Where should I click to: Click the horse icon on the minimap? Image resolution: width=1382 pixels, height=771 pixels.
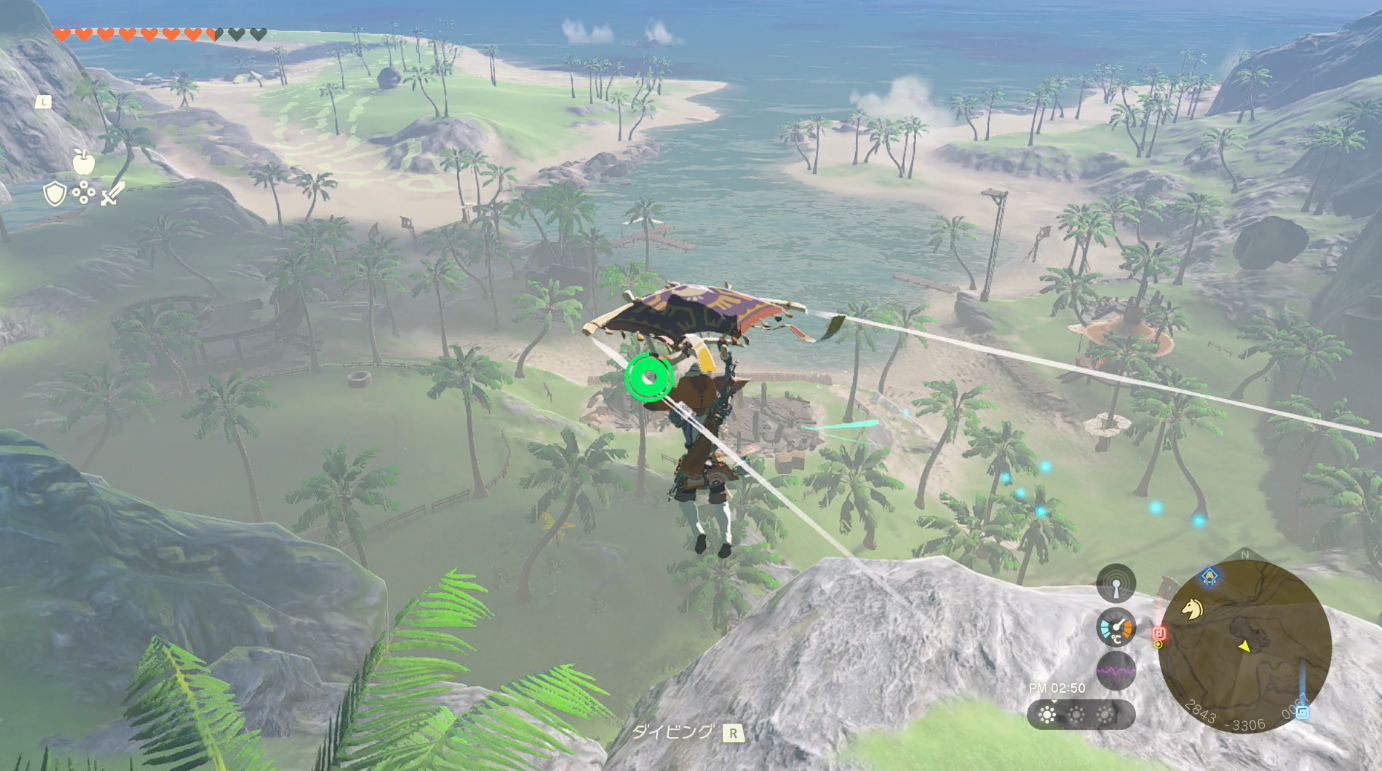1193,608
